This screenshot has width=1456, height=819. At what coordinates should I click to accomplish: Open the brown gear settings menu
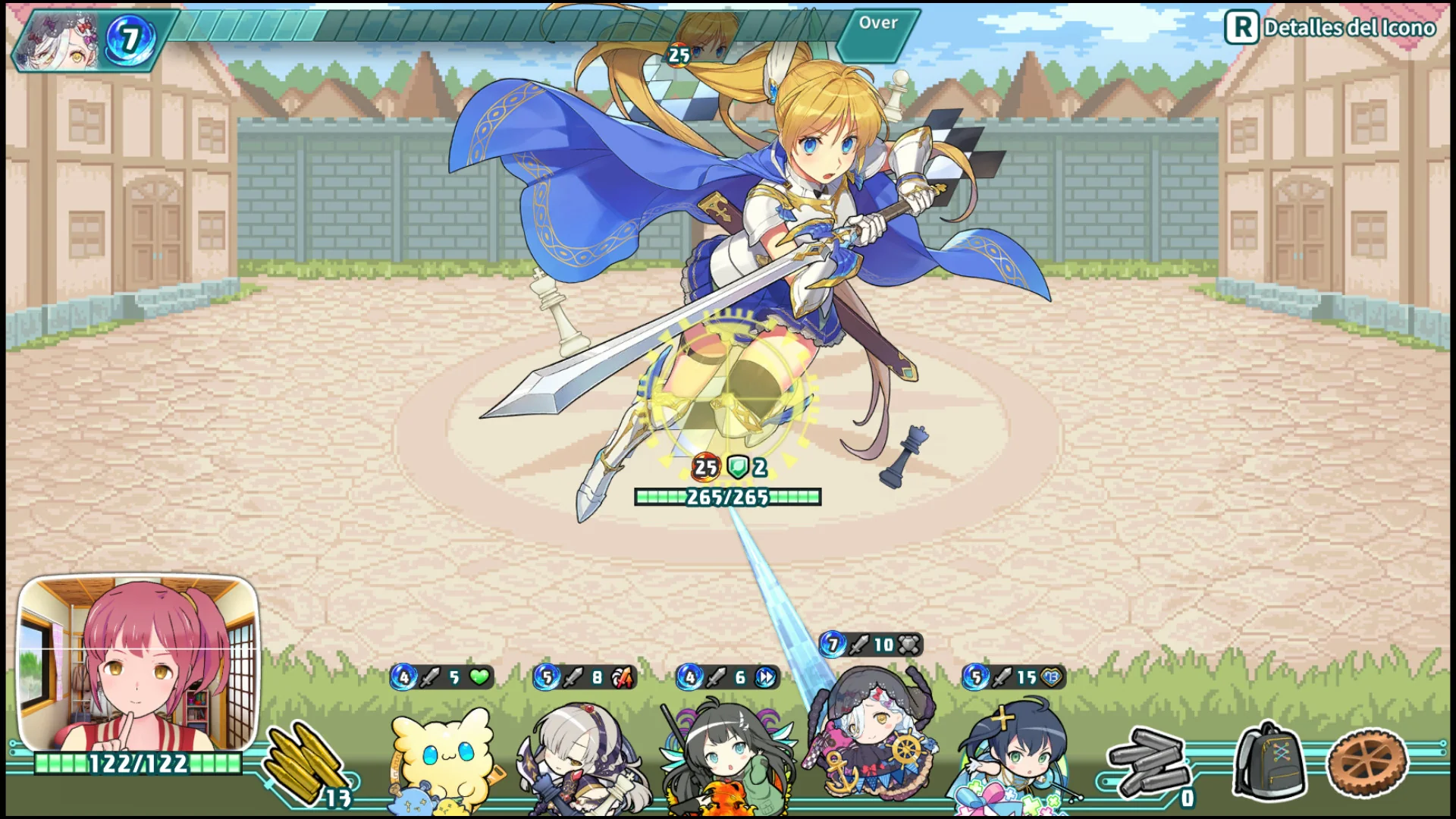1367,762
